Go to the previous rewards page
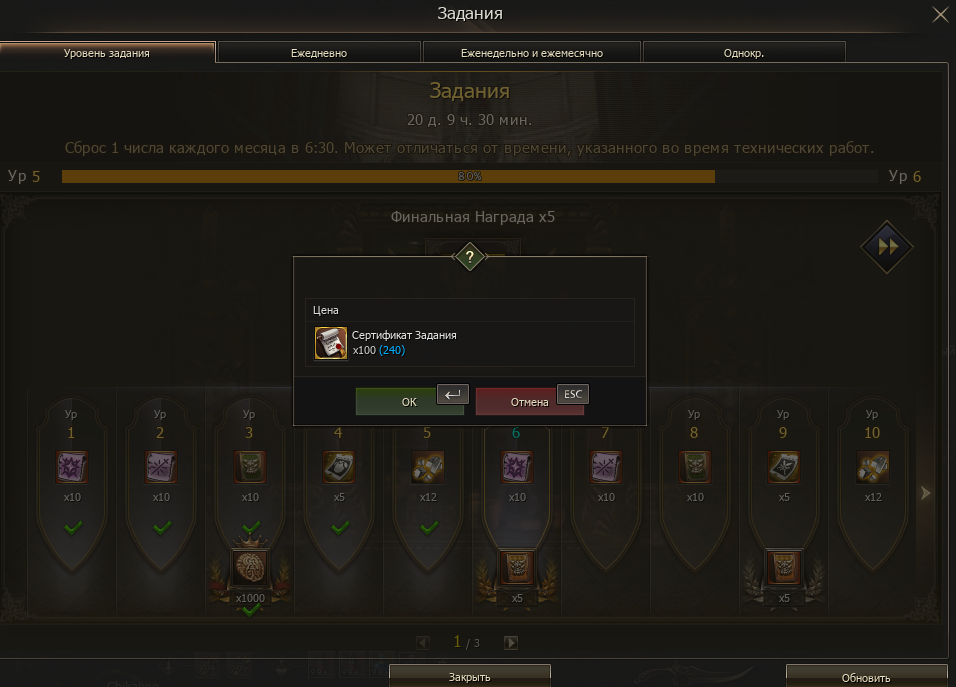Viewport: 956px width, 687px height. pyautogui.click(x=424, y=643)
